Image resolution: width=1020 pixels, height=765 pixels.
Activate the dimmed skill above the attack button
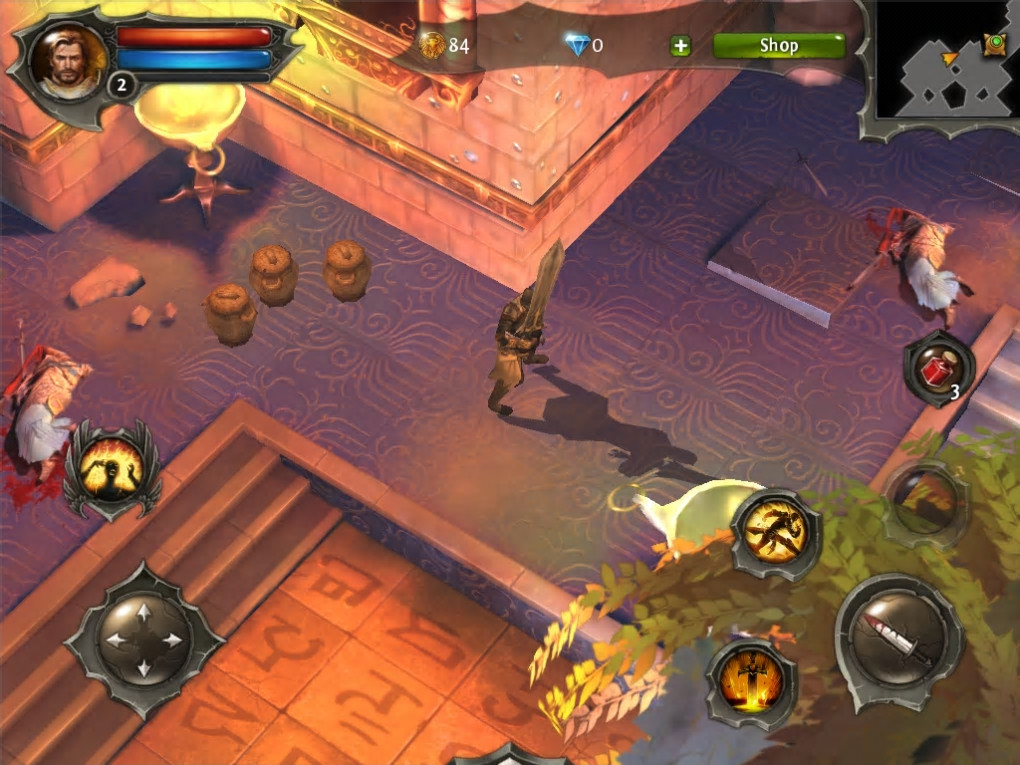tap(925, 502)
